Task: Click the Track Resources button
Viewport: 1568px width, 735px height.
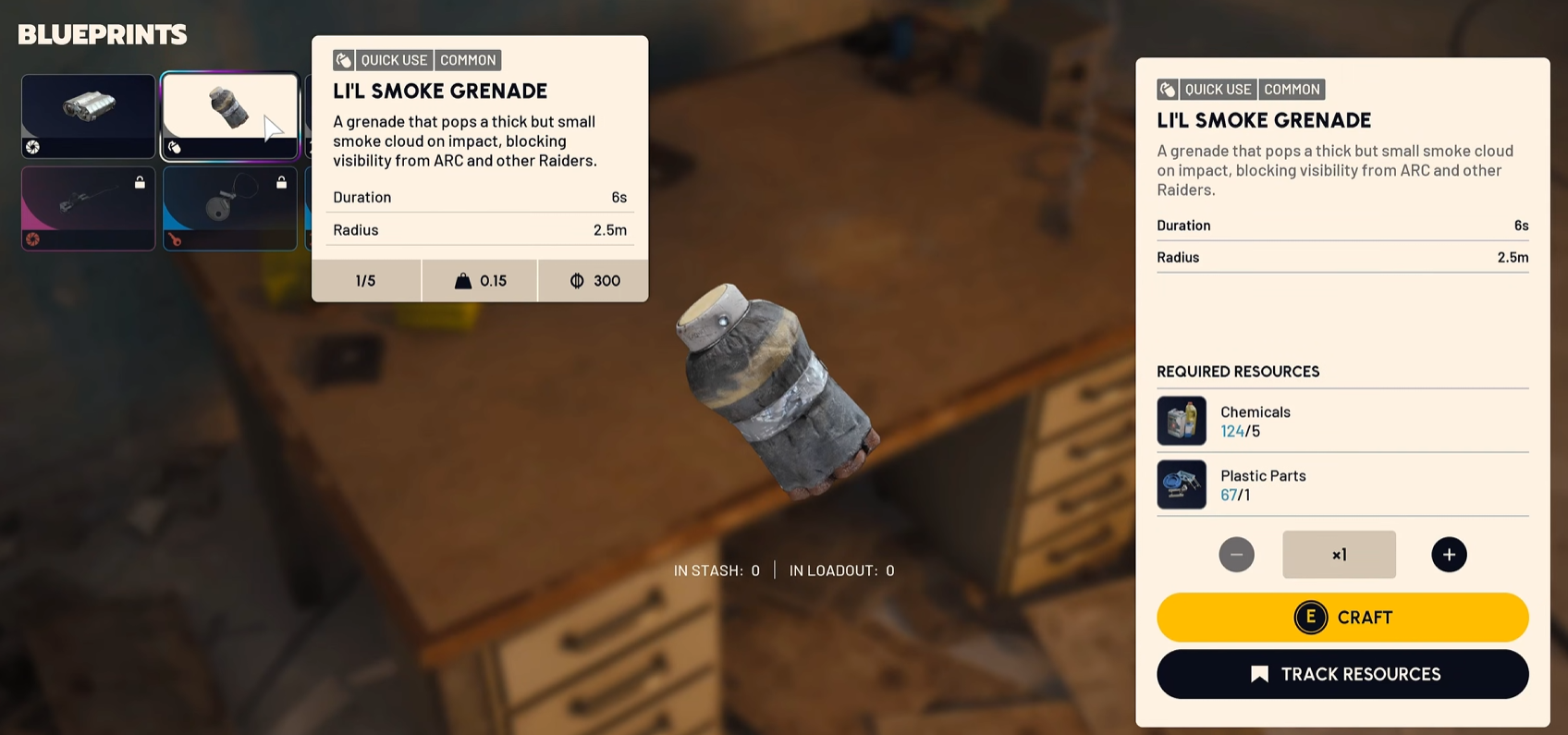Action: pyautogui.click(x=1341, y=674)
